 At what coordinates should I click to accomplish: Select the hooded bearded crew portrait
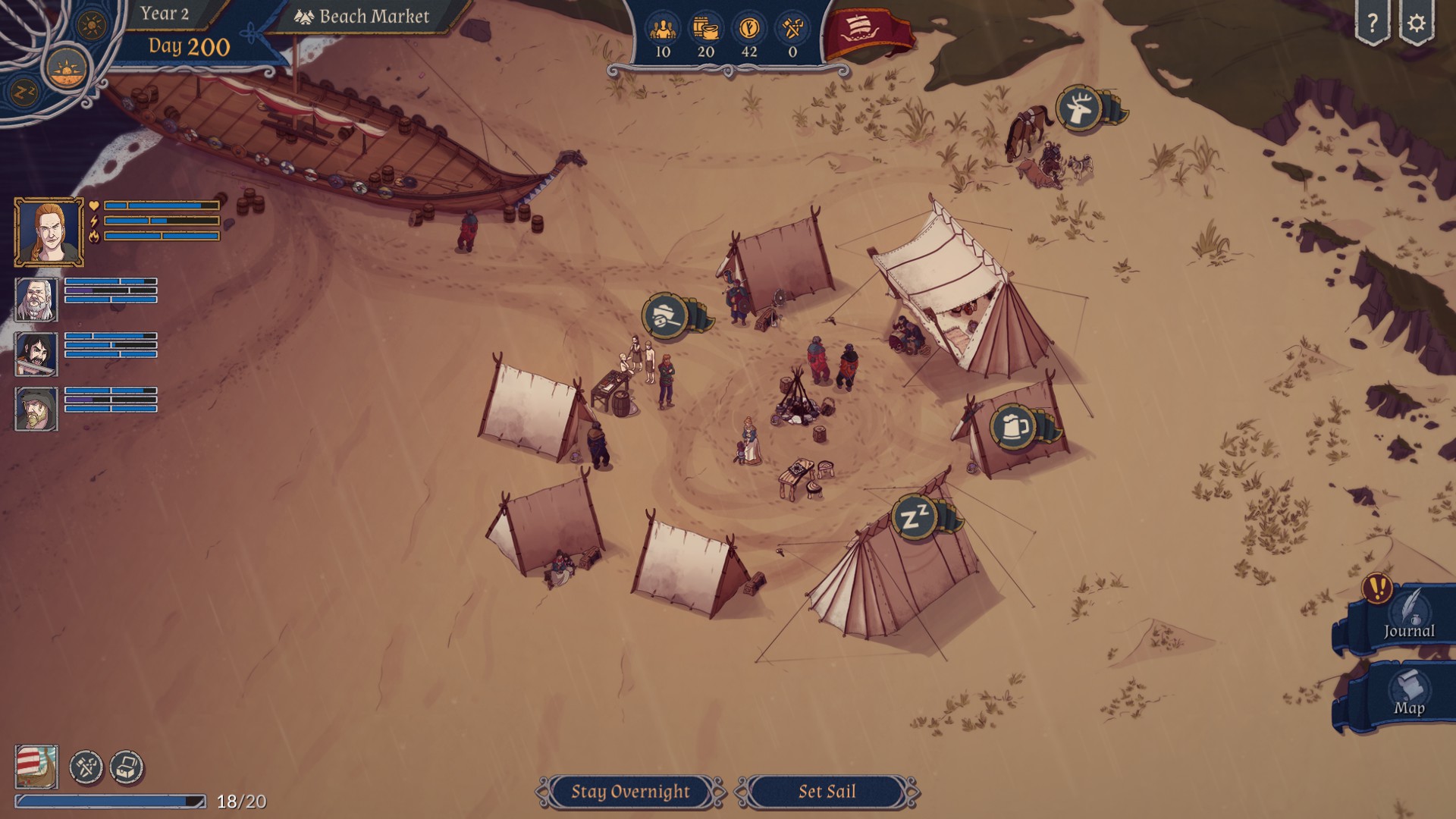[x=36, y=409]
